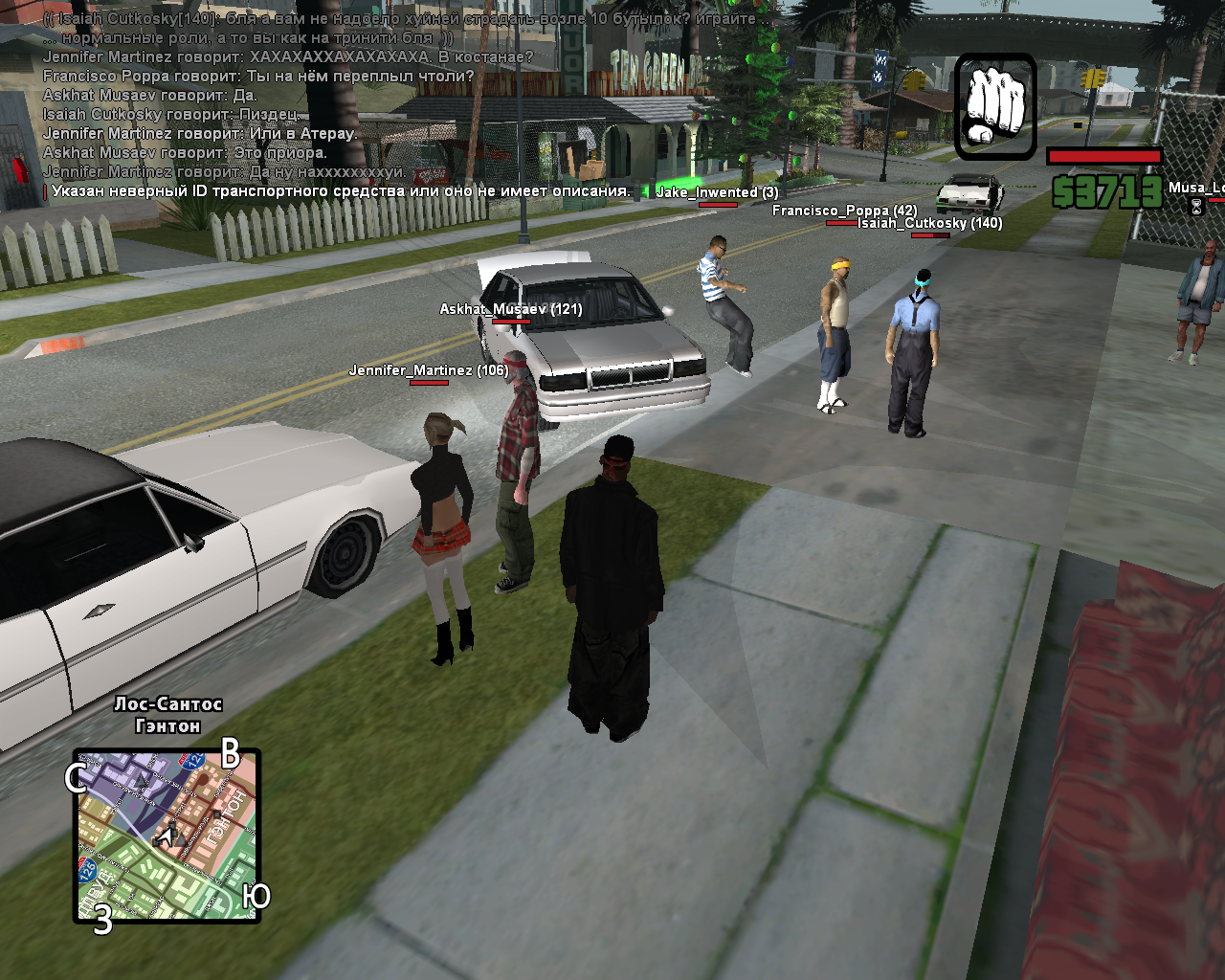1225x980 pixels.
Task: Click the Isaiah_Cutkosky (140) name tag
Action: pyautogui.click(x=929, y=223)
